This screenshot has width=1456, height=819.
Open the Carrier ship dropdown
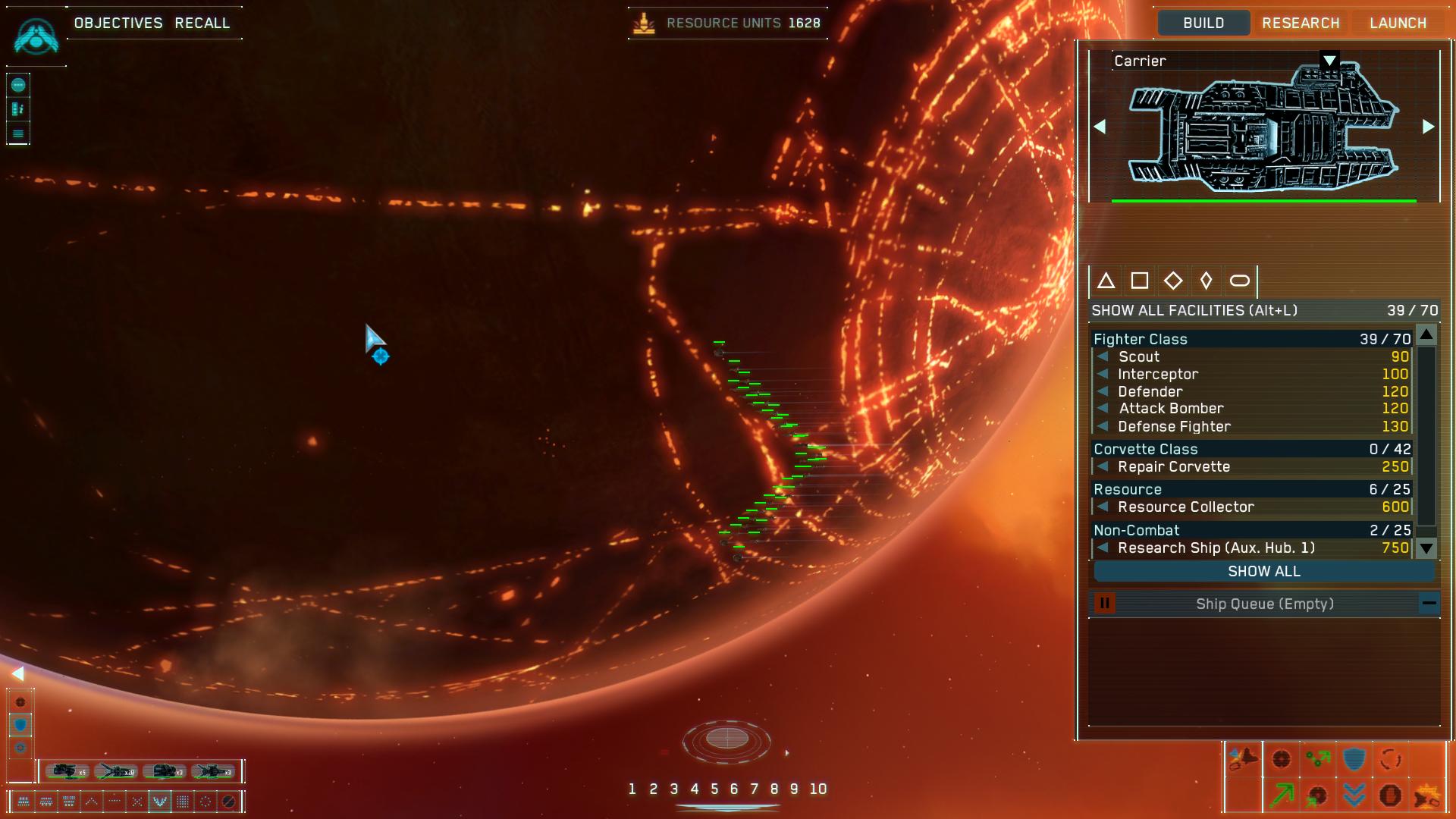(x=1329, y=61)
